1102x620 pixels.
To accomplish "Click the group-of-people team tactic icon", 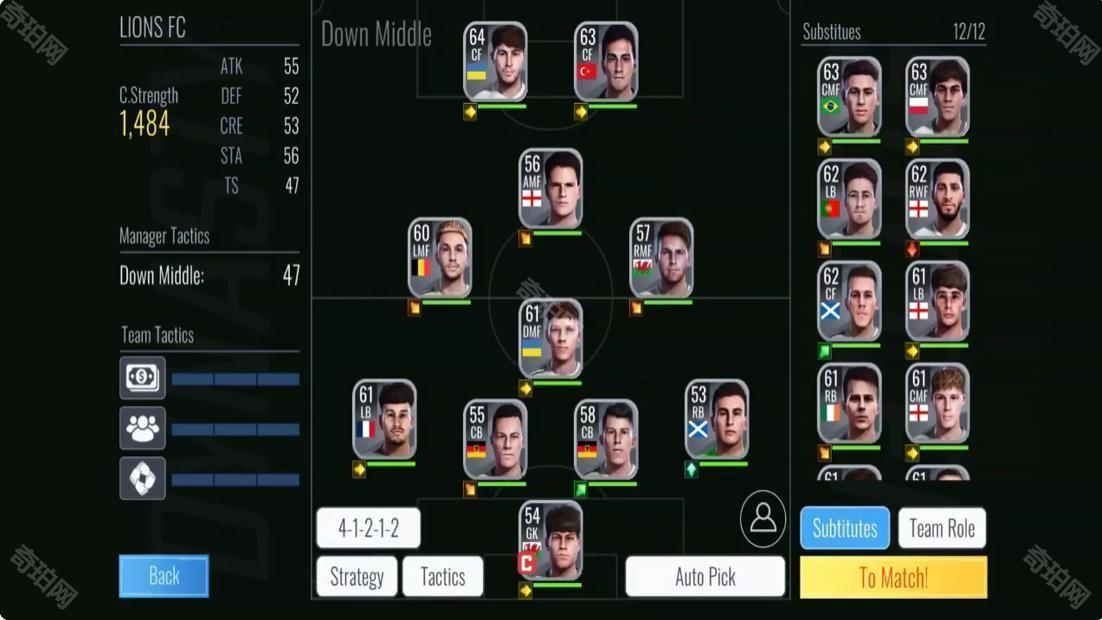I will pyautogui.click(x=143, y=428).
